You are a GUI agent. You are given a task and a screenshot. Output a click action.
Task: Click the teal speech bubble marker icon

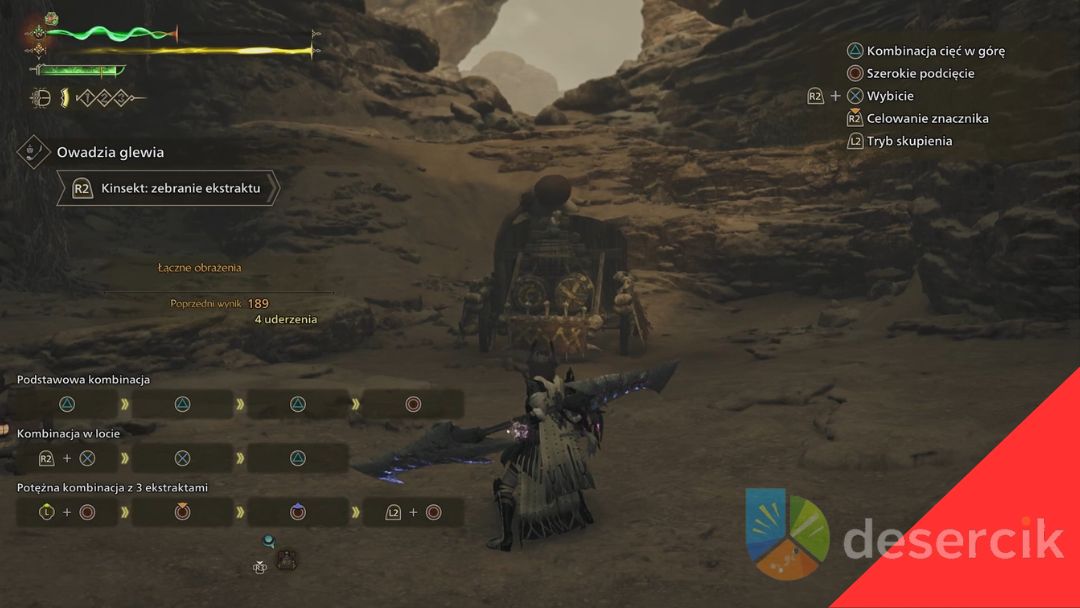coord(268,541)
